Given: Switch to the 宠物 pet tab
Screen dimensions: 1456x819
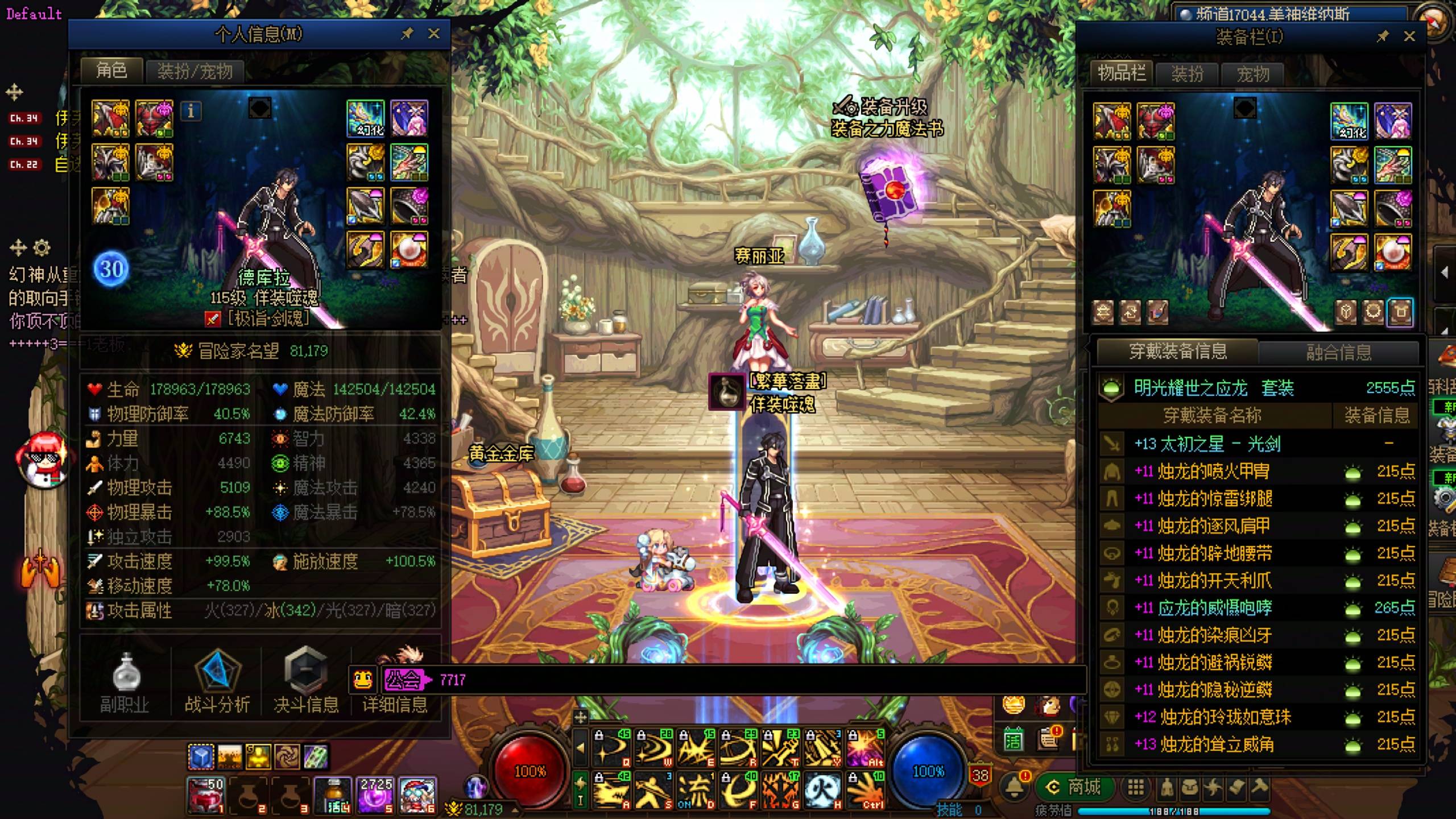Looking at the screenshot, I should tap(1252, 74).
